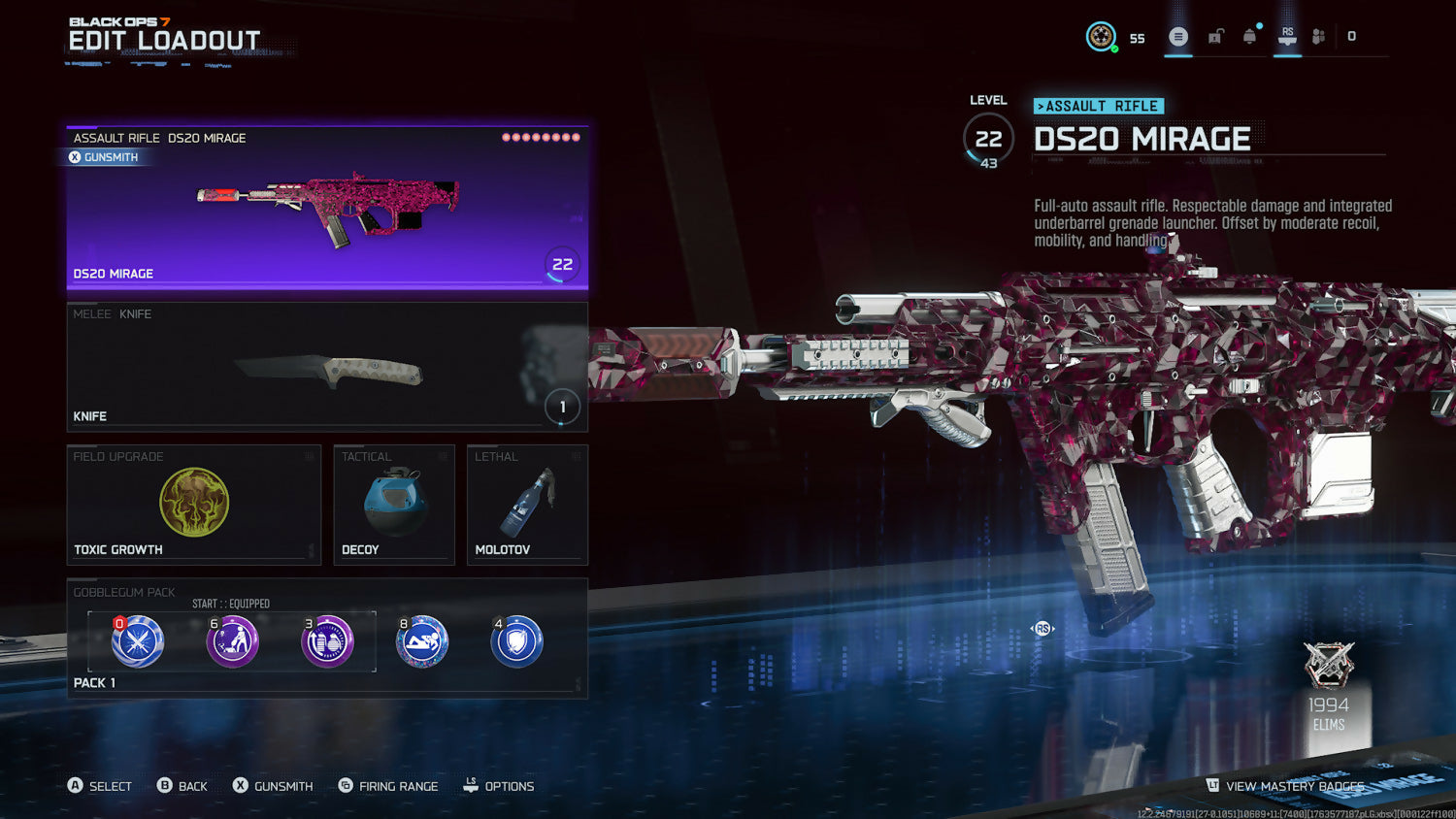Select the crossed swords gobblegum
The height and width of the screenshot is (819, 1456).
(138, 641)
